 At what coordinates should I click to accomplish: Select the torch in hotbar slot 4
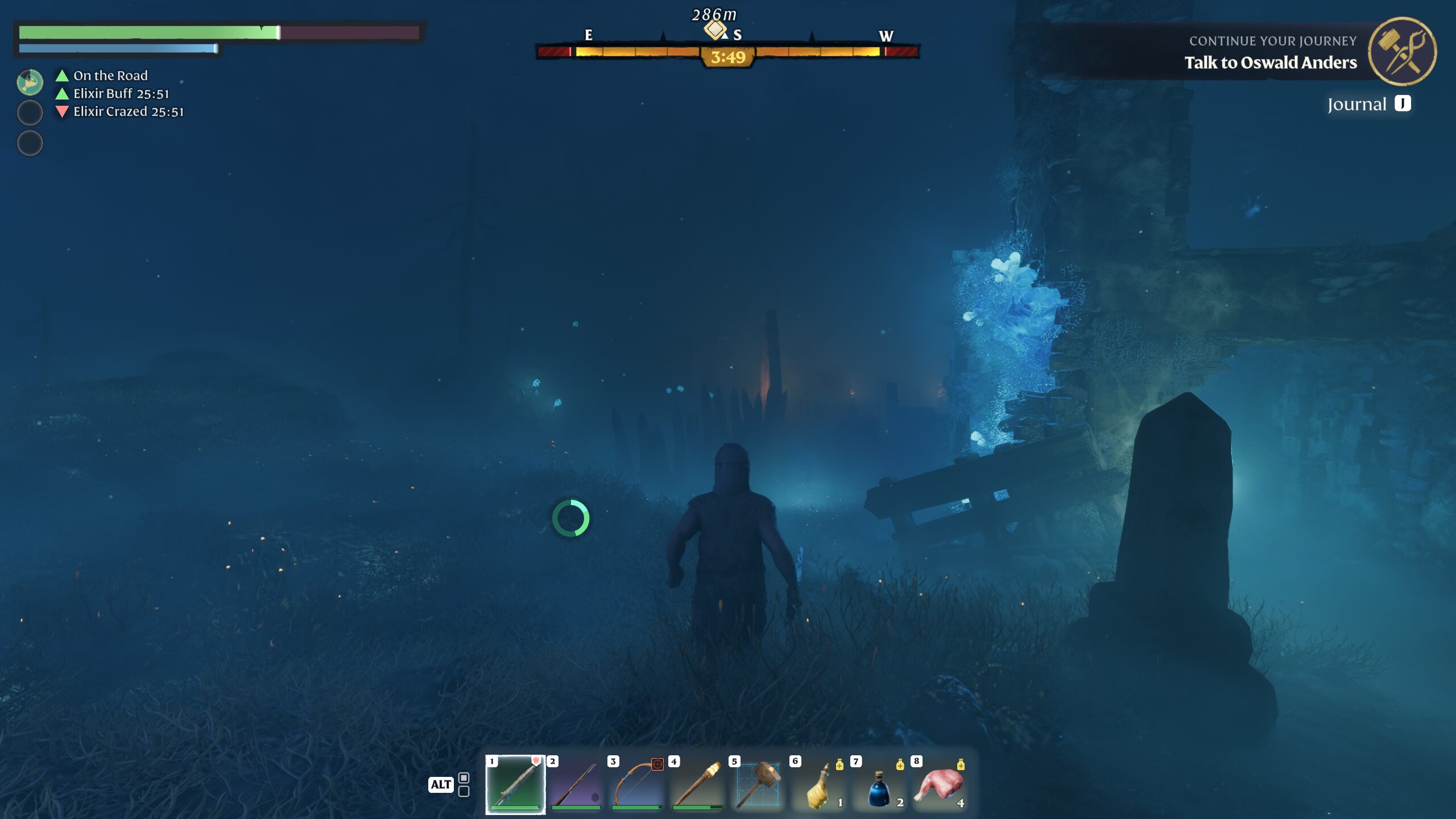coord(697,784)
